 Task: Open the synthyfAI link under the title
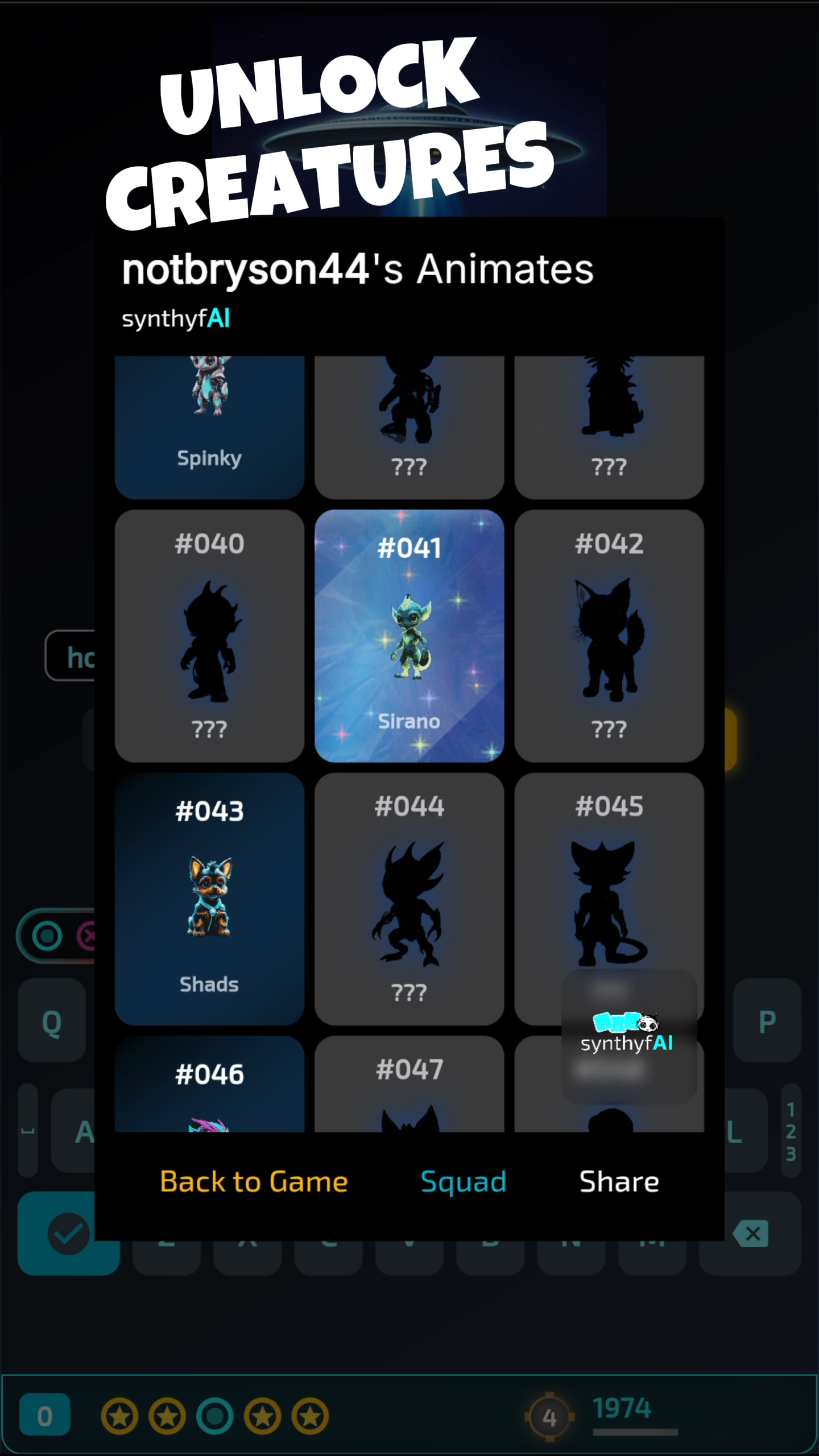tap(176, 320)
